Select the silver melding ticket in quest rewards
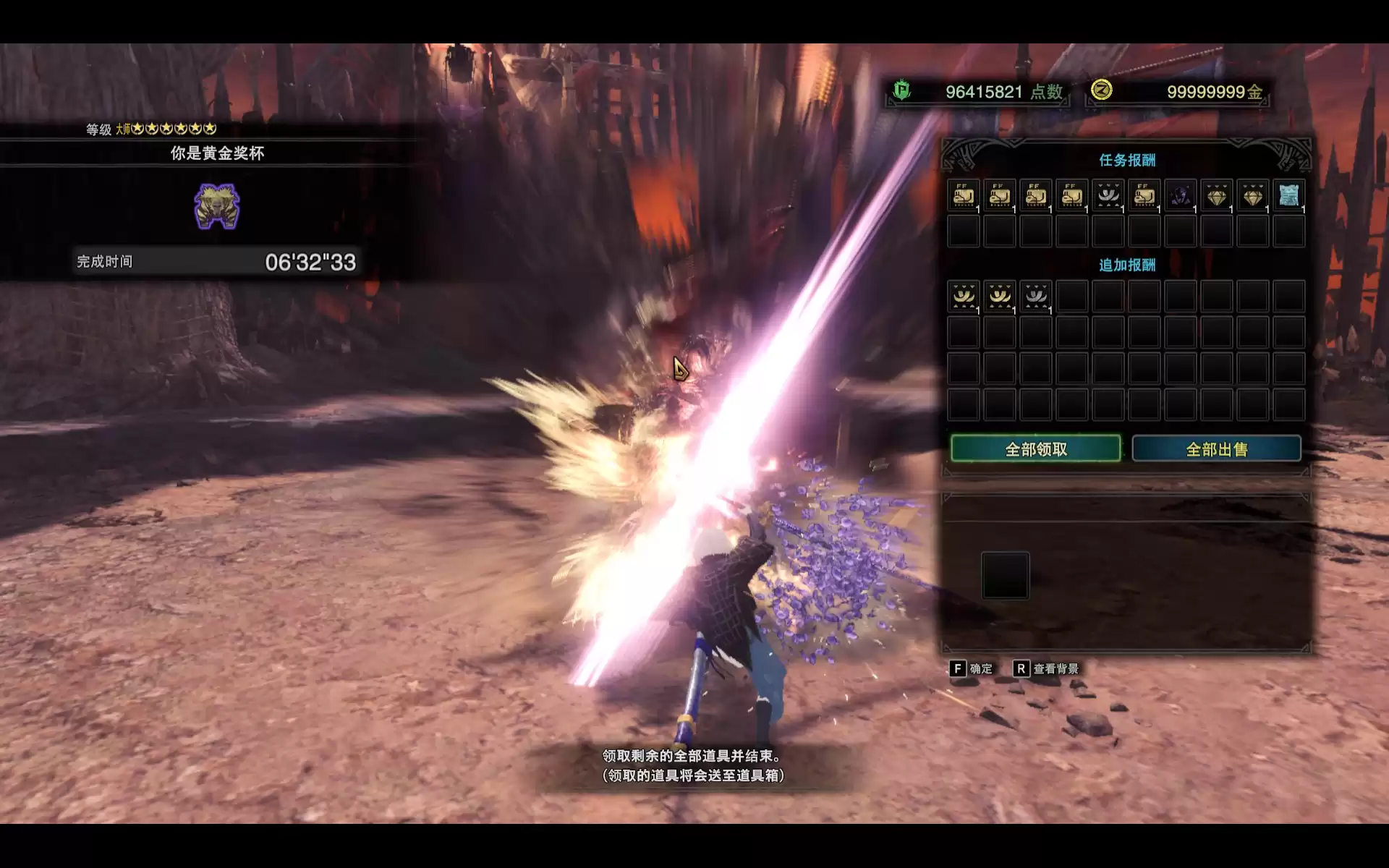 pyautogui.click(x=1108, y=195)
